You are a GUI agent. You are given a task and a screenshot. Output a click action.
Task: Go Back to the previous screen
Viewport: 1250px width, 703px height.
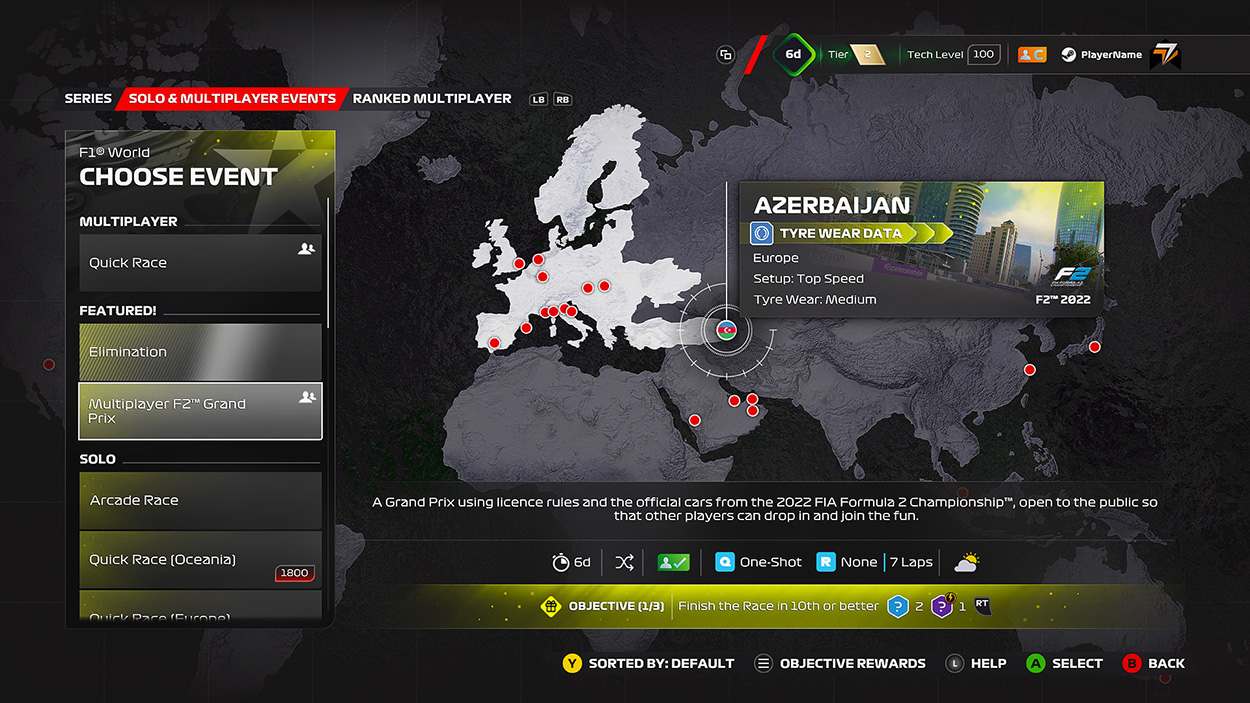coord(1154,663)
